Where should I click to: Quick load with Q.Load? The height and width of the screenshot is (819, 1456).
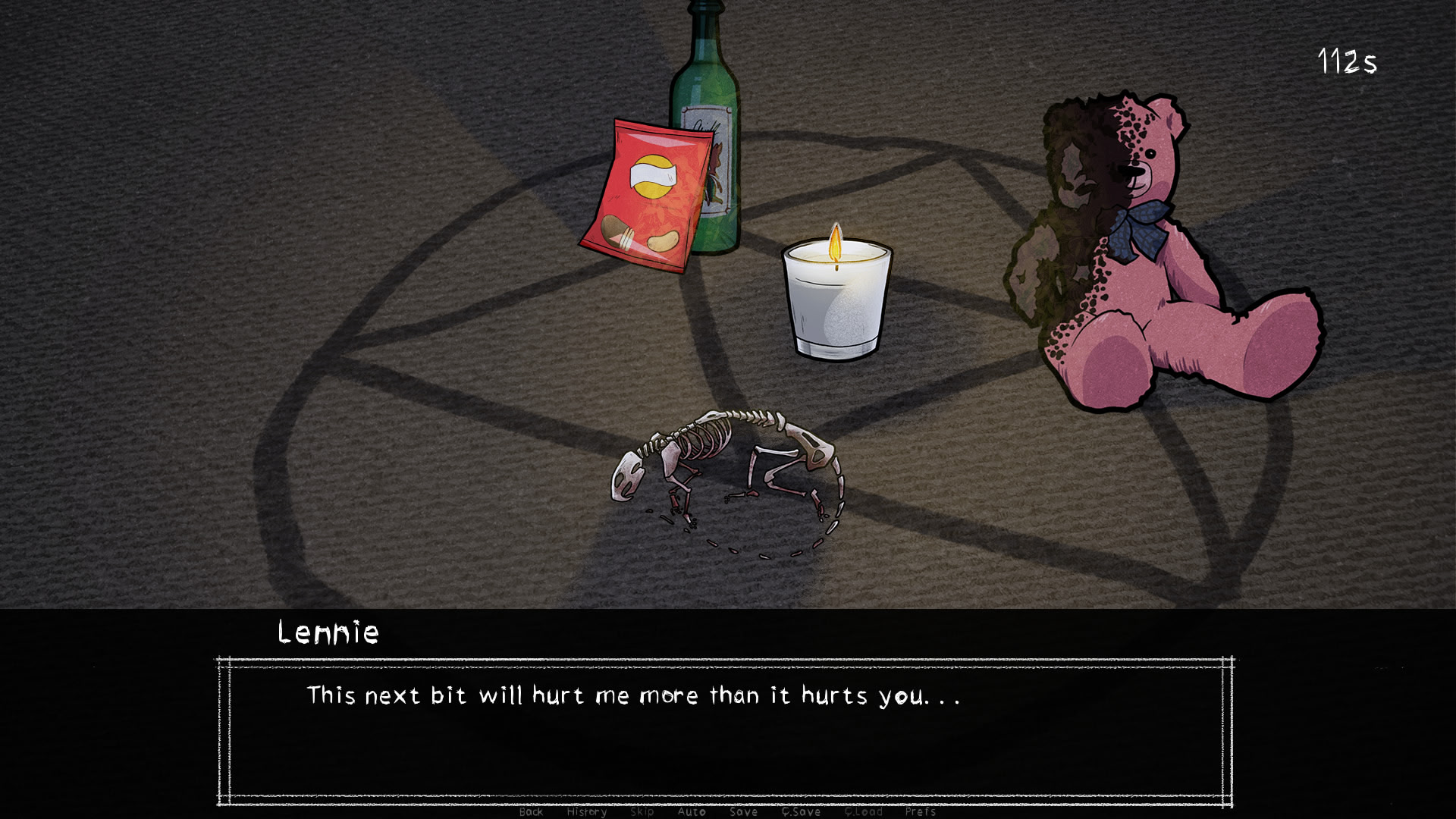[863, 811]
